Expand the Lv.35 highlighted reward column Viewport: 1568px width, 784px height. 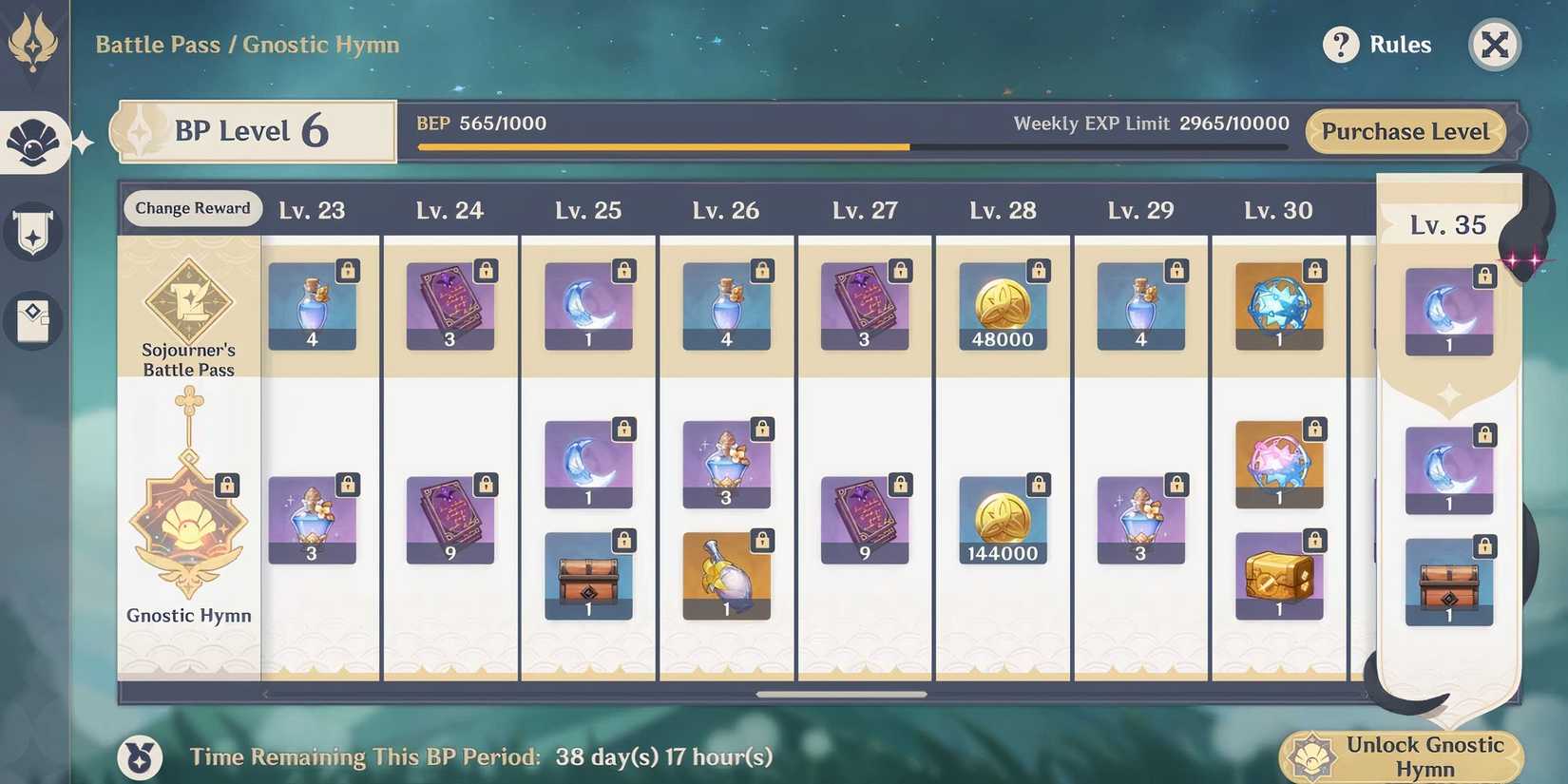(x=1448, y=225)
